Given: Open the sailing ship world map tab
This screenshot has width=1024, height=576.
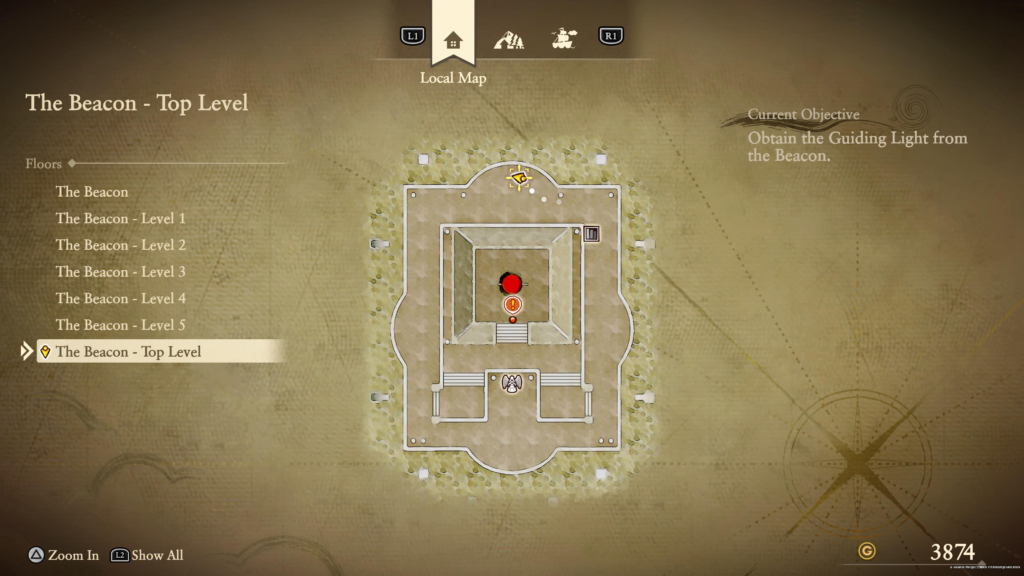Looking at the screenshot, I should click(x=564, y=40).
